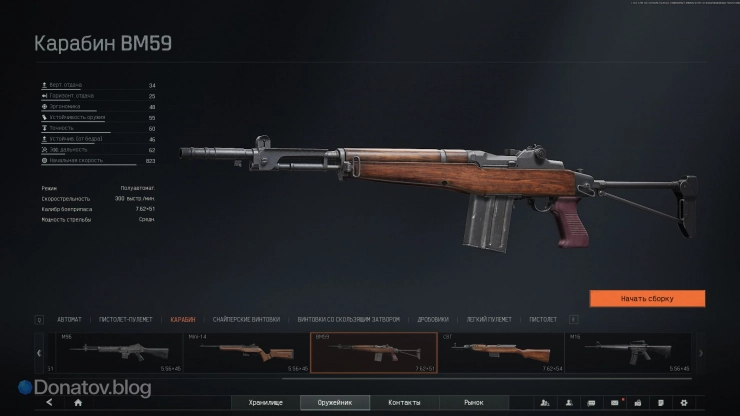Image resolution: width=740 pixels, height=416 pixels.
Task: Open the Контакты tab
Action: point(404,402)
